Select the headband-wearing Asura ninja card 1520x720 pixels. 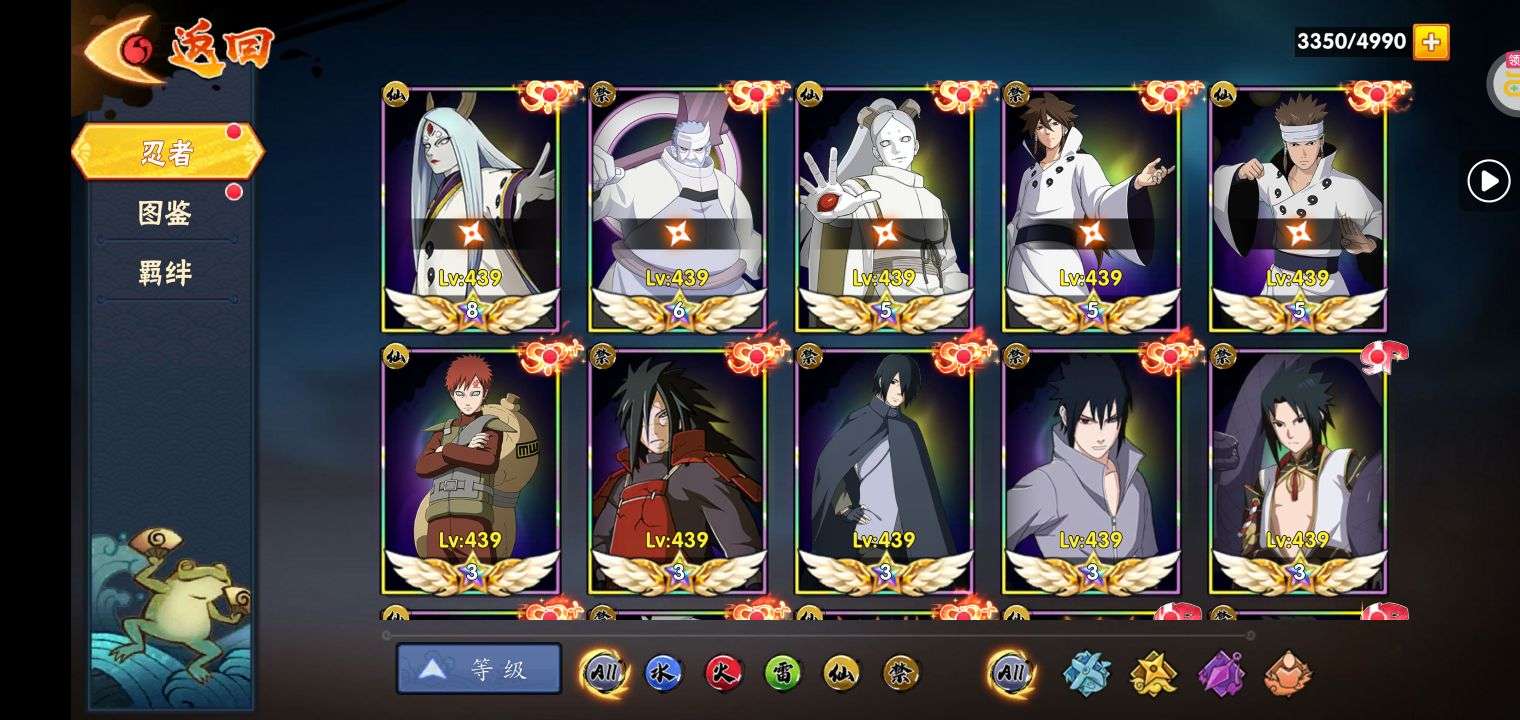(x=1298, y=208)
